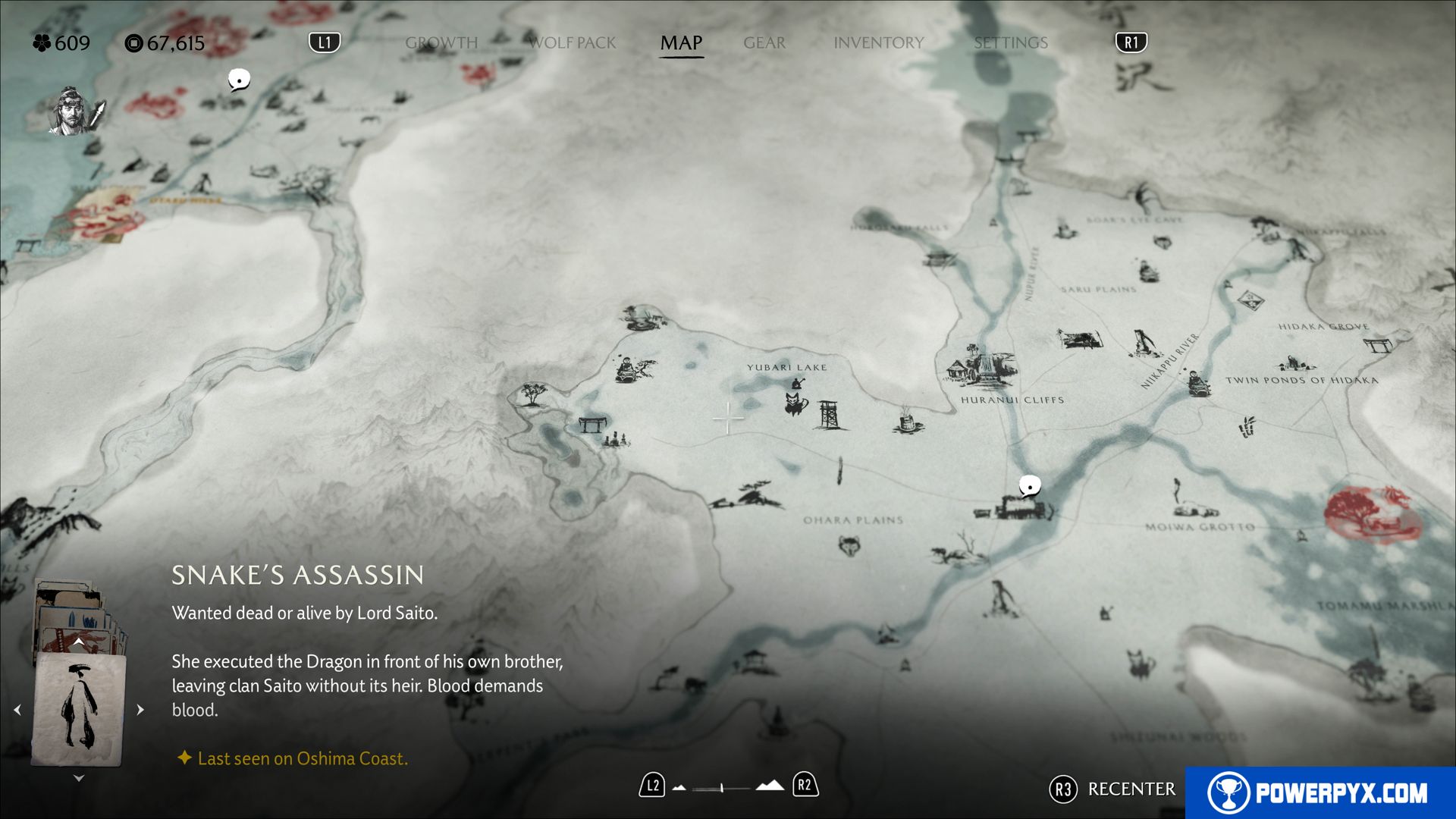Go to the Settings tab
The image size is (1456, 819).
coord(1011,43)
